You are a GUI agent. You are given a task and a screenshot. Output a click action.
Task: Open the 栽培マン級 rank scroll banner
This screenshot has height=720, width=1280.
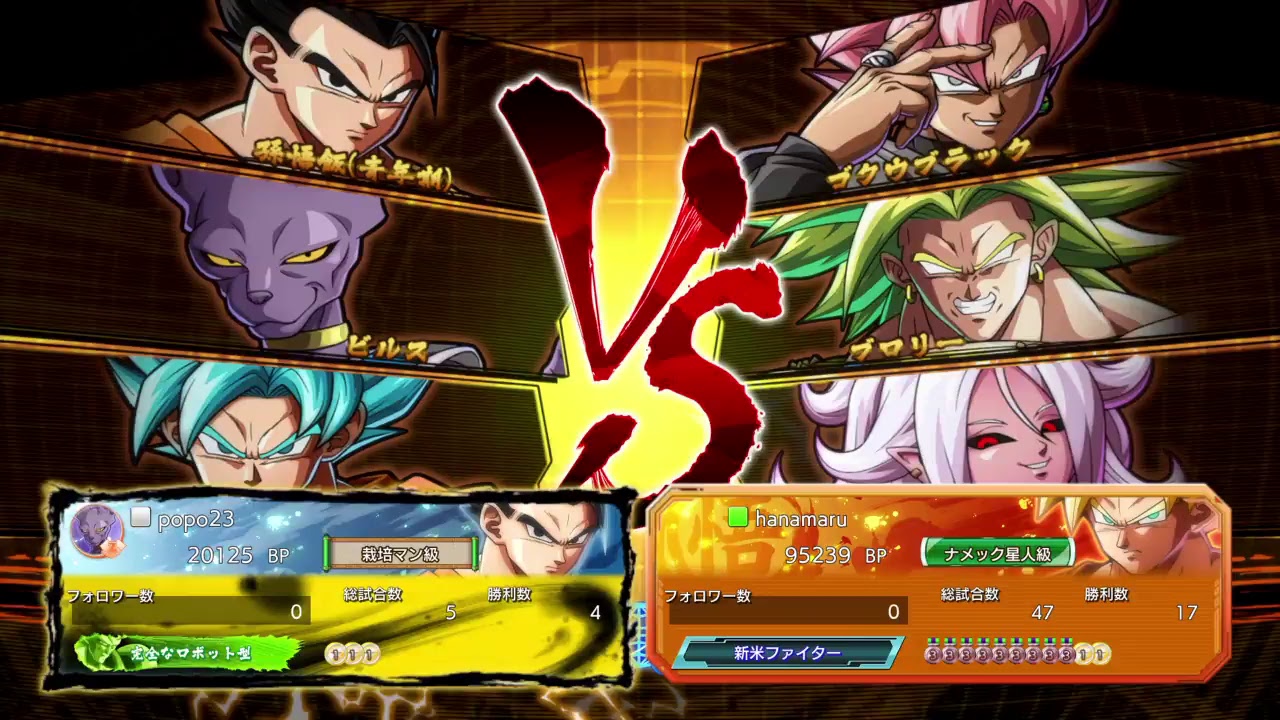(x=401, y=551)
